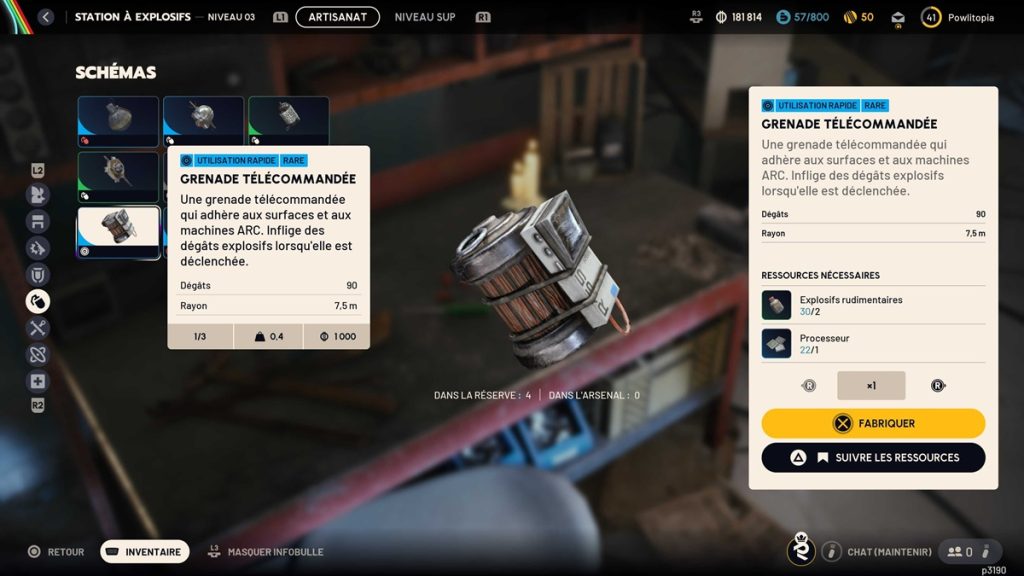Open the Niveau Sup tab
1024x576 pixels.
(x=424, y=17)
